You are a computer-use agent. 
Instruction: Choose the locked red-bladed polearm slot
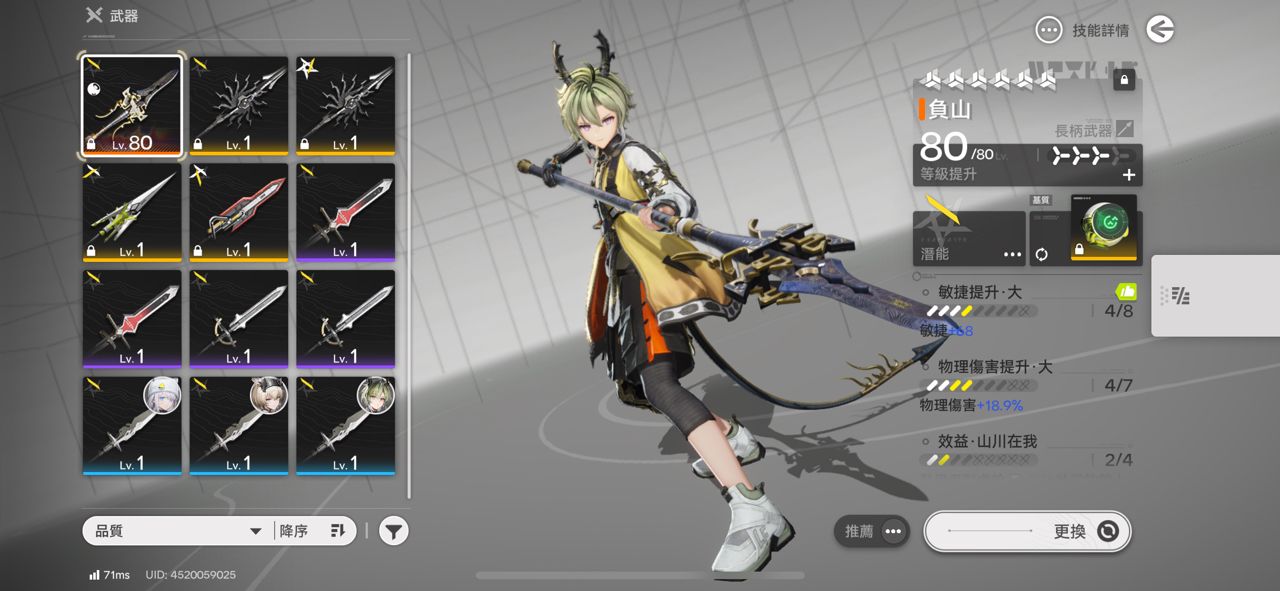pos(238,213)
